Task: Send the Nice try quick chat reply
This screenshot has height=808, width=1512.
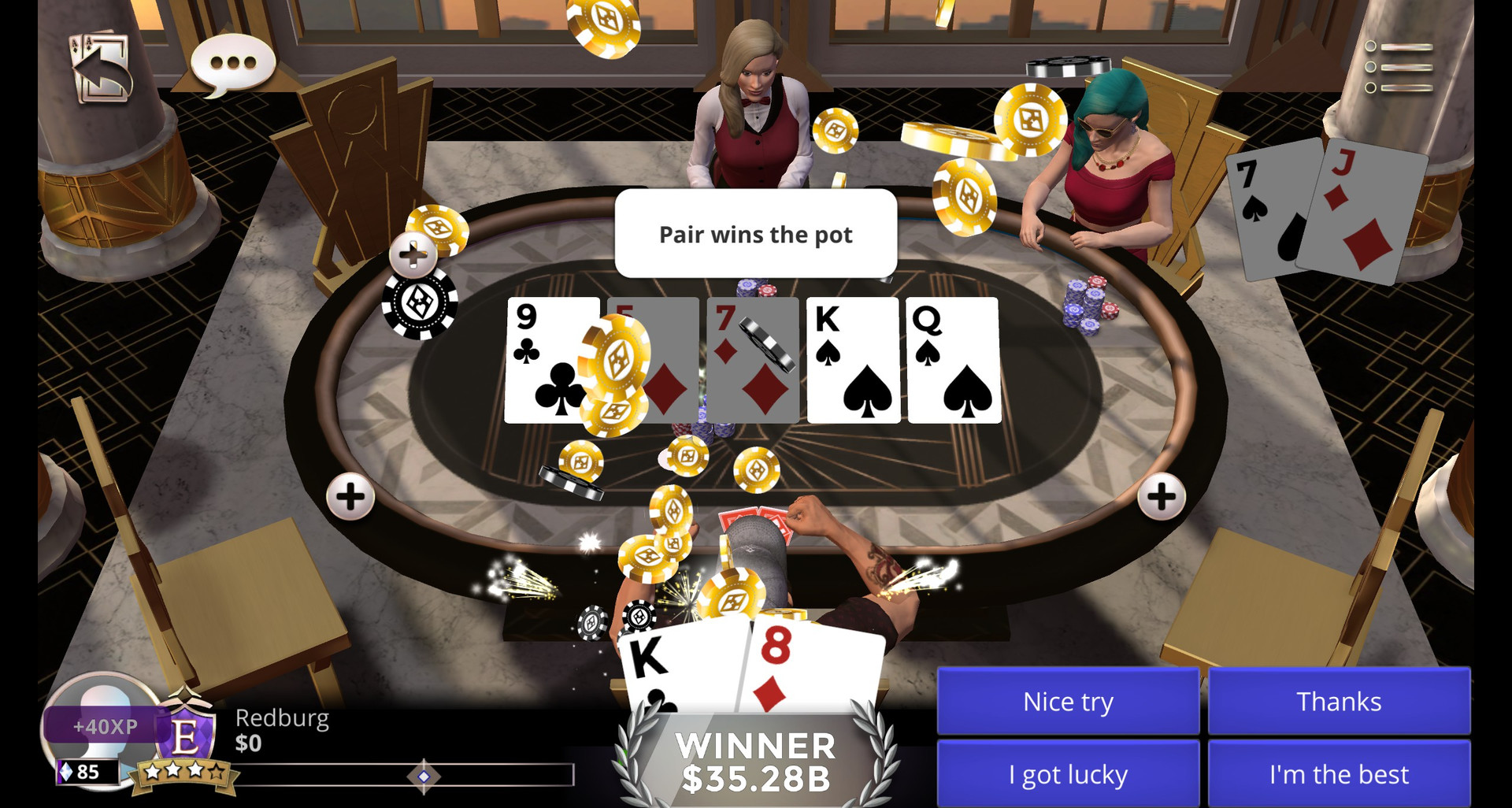Action: pyautogui.click(x=1068, y=701)
